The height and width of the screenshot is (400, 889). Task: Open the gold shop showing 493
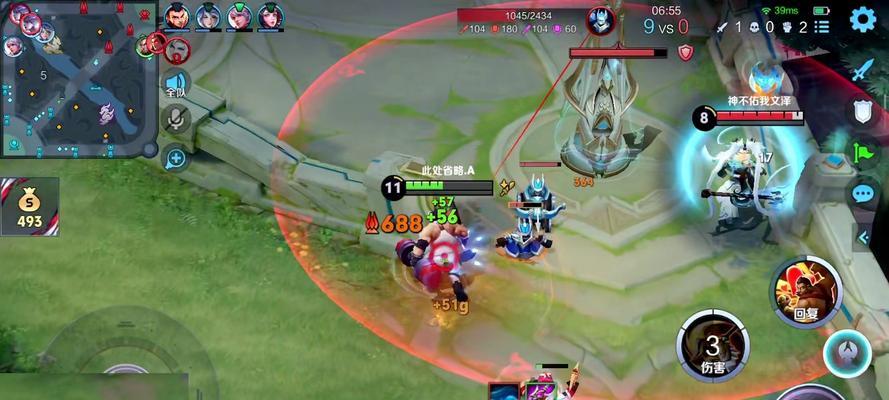pyautogui.click(x=29, y=207)
